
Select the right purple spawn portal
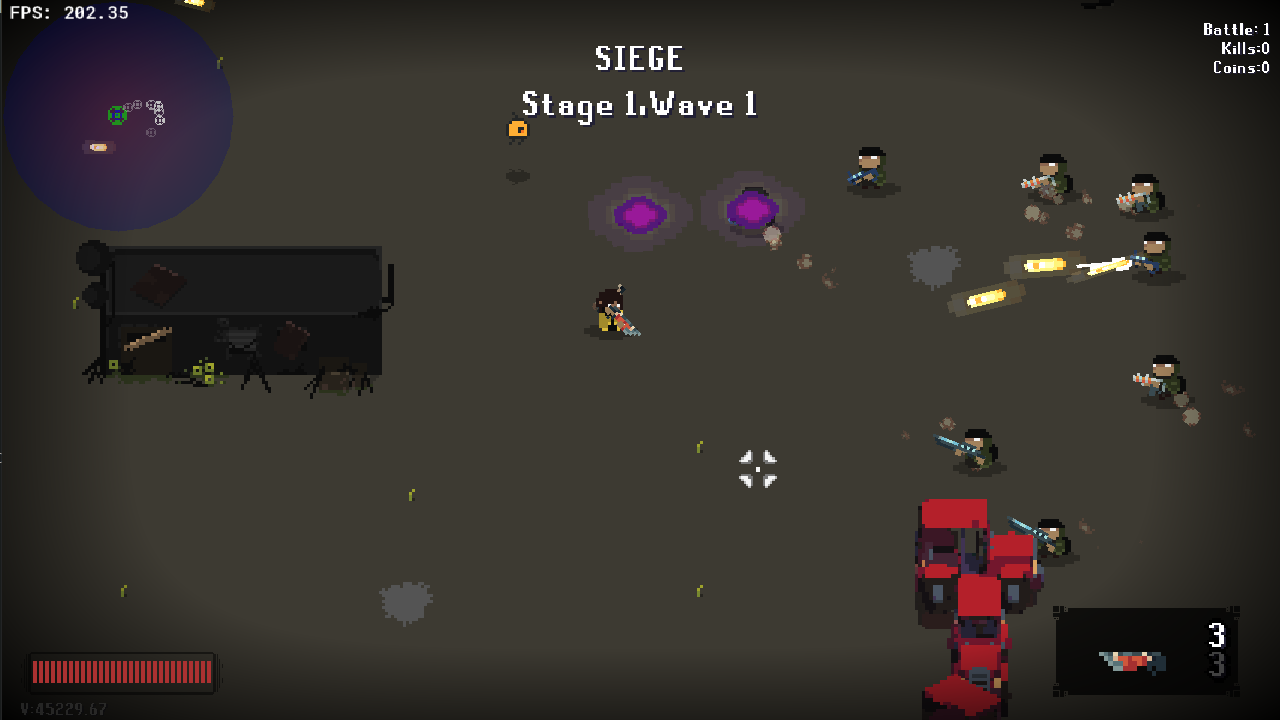tap(750, 210)
